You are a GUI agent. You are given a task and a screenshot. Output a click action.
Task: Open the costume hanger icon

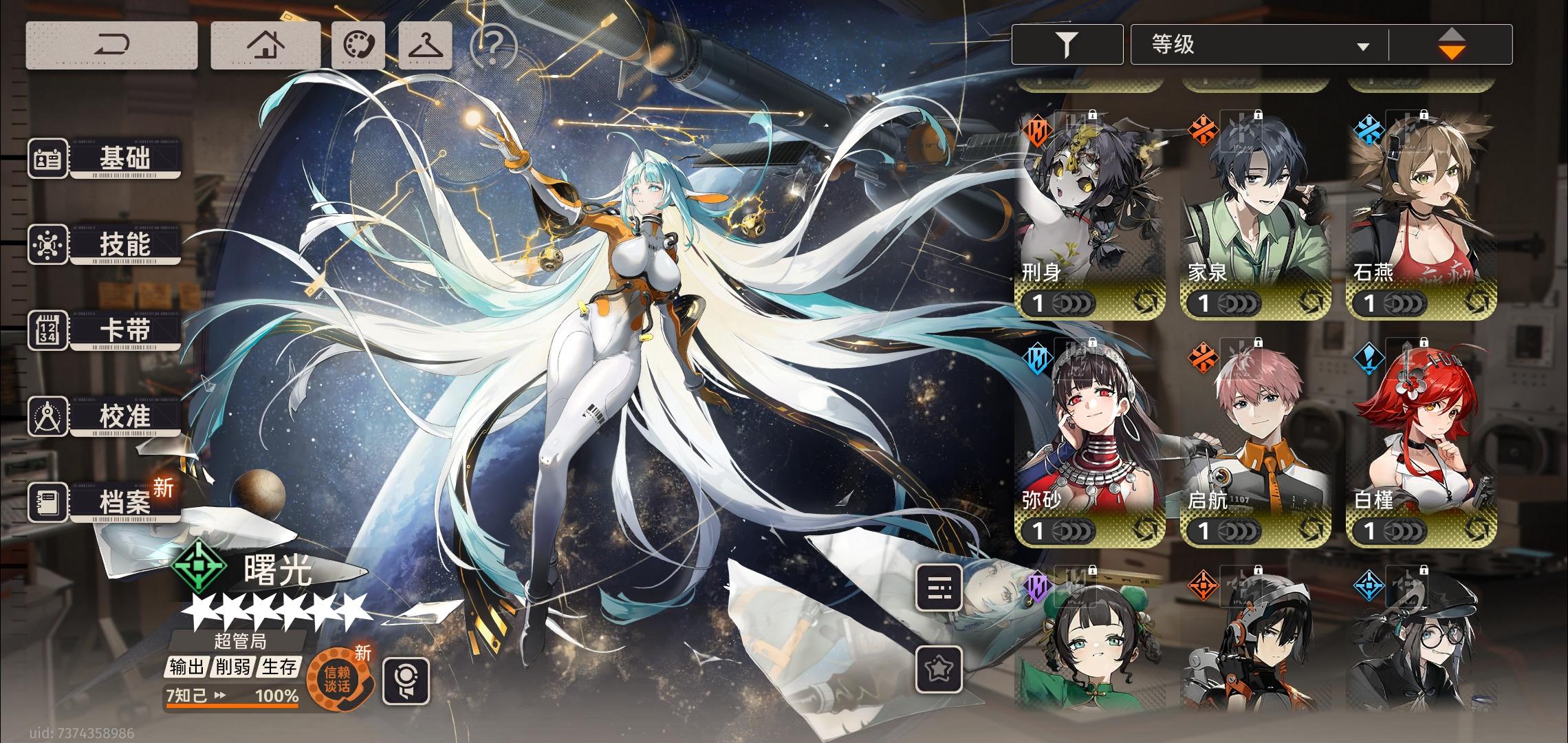(x=426, y=45)
